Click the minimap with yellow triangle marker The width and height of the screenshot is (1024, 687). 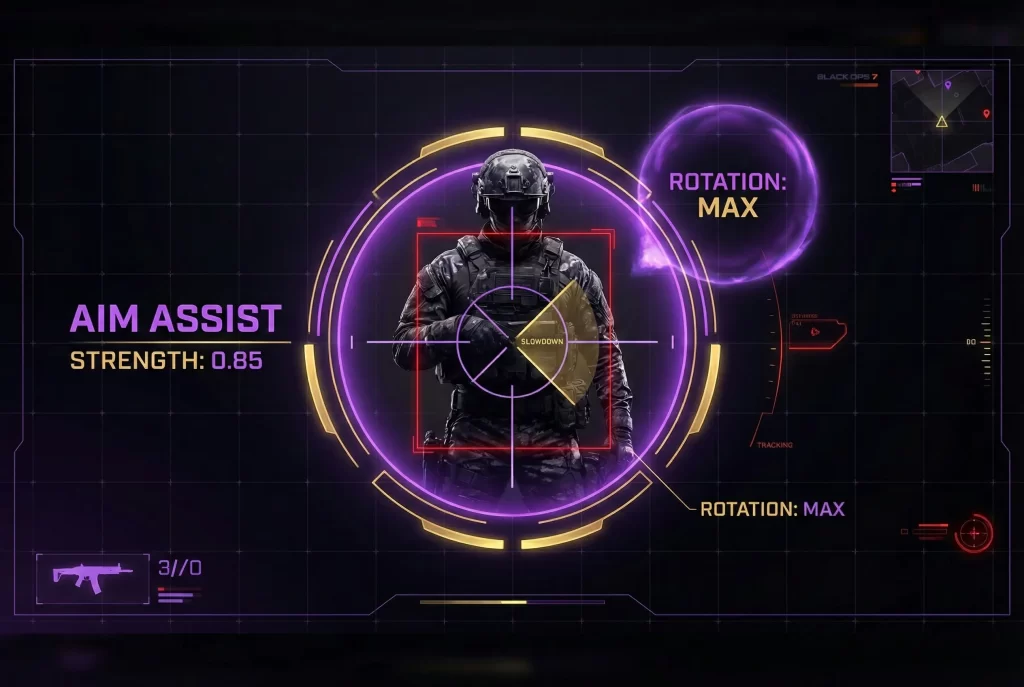941,120
